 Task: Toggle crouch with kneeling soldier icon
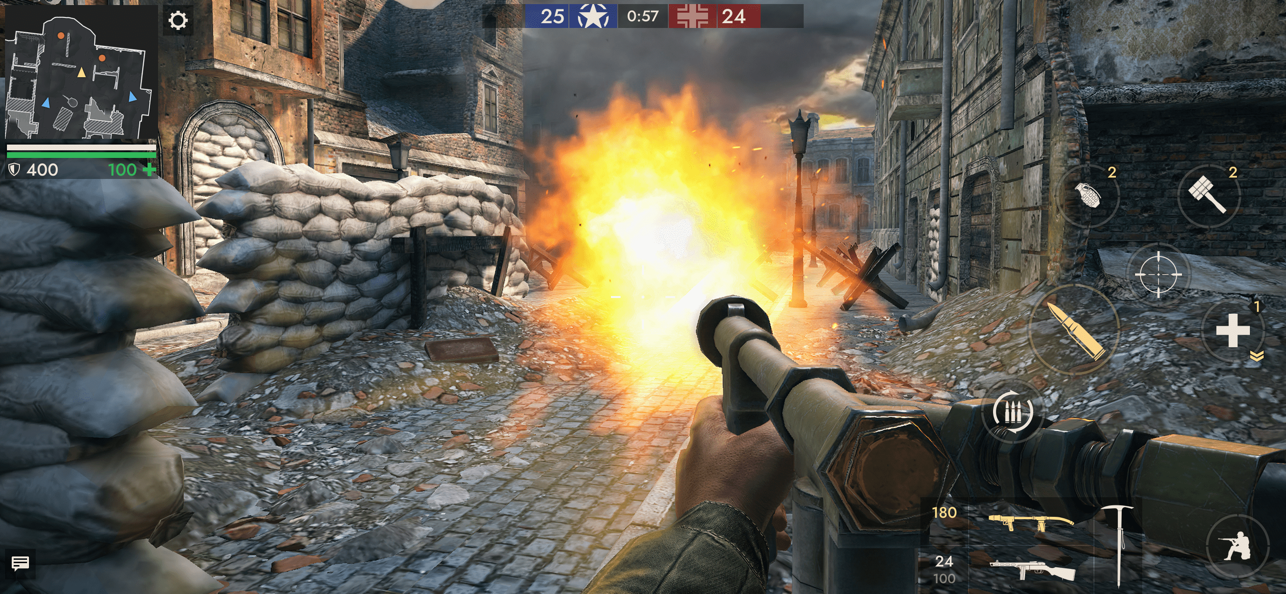pyautogui.click(x=1237, y=546)
